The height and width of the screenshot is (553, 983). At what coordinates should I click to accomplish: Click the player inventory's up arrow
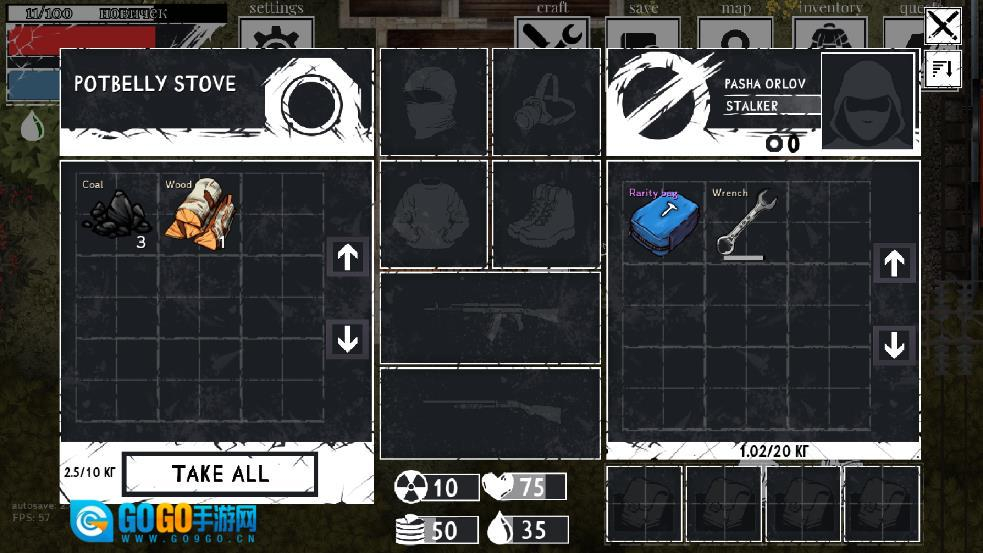894,263
